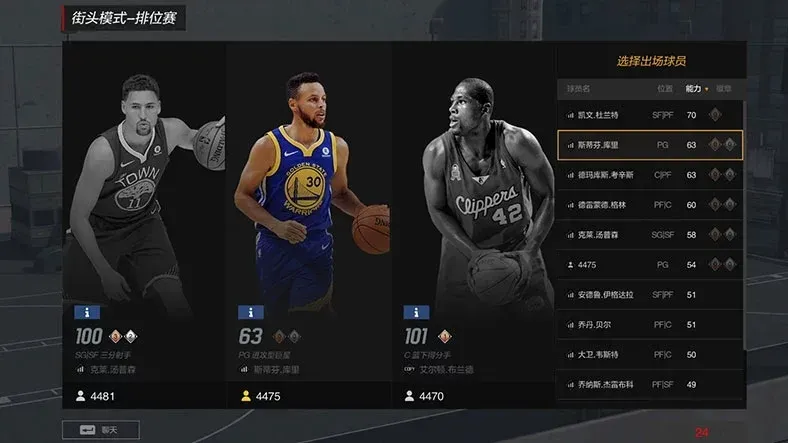Choose the 克莱.汤普森 roster row
This screenshot has height=443, width=788.
[x=650, y=234]
